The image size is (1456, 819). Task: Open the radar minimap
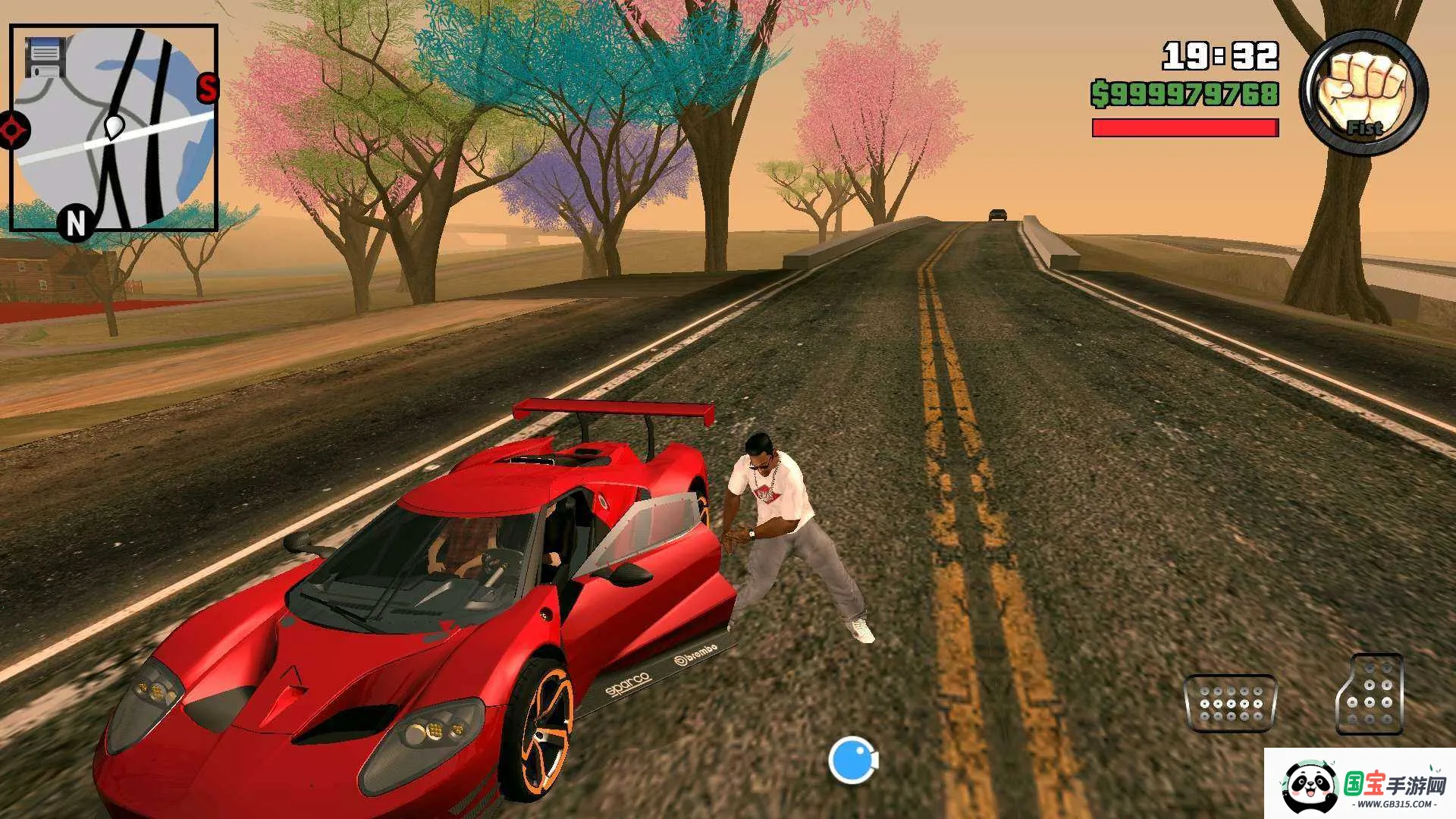click(x=114, y=129)
